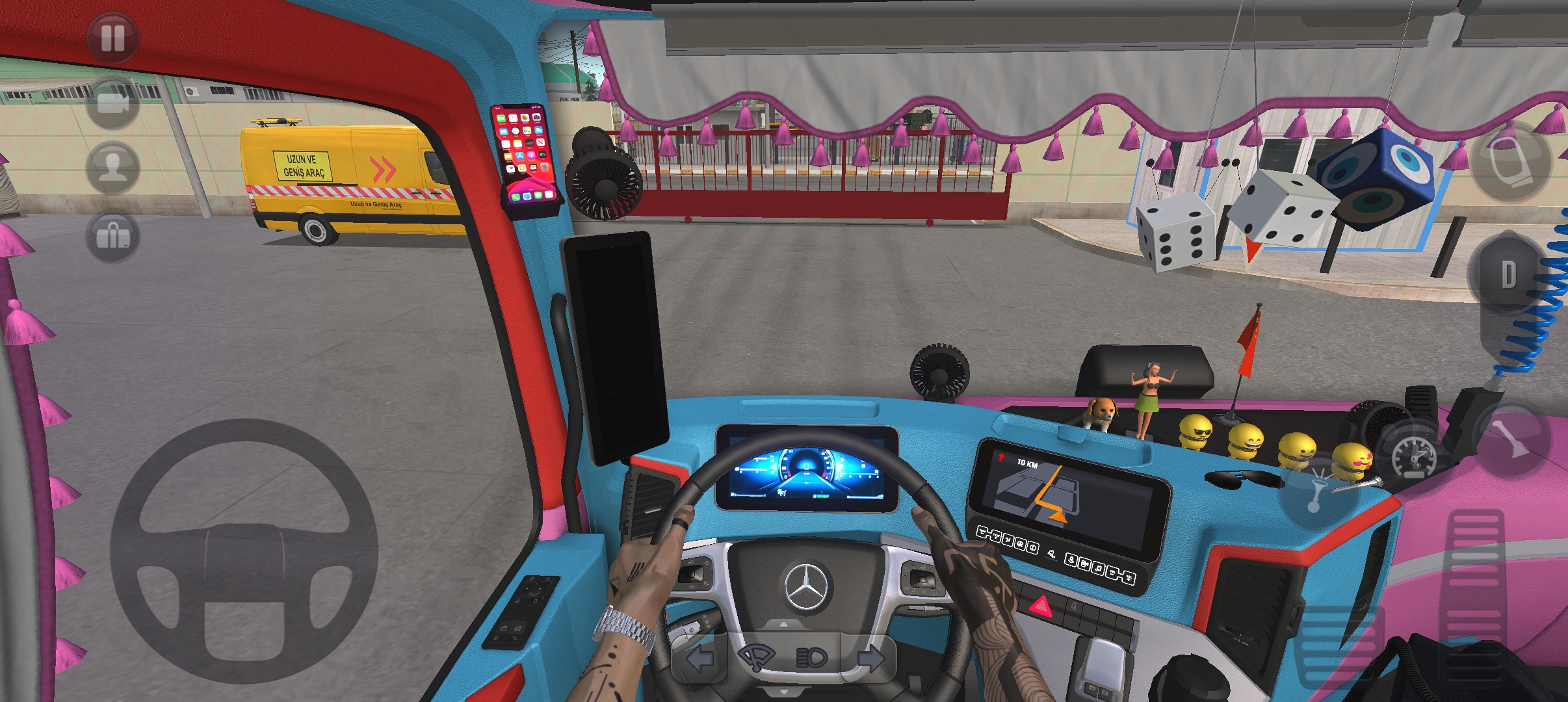
Task: Open the driver profile icon
Action: (112, 168)
